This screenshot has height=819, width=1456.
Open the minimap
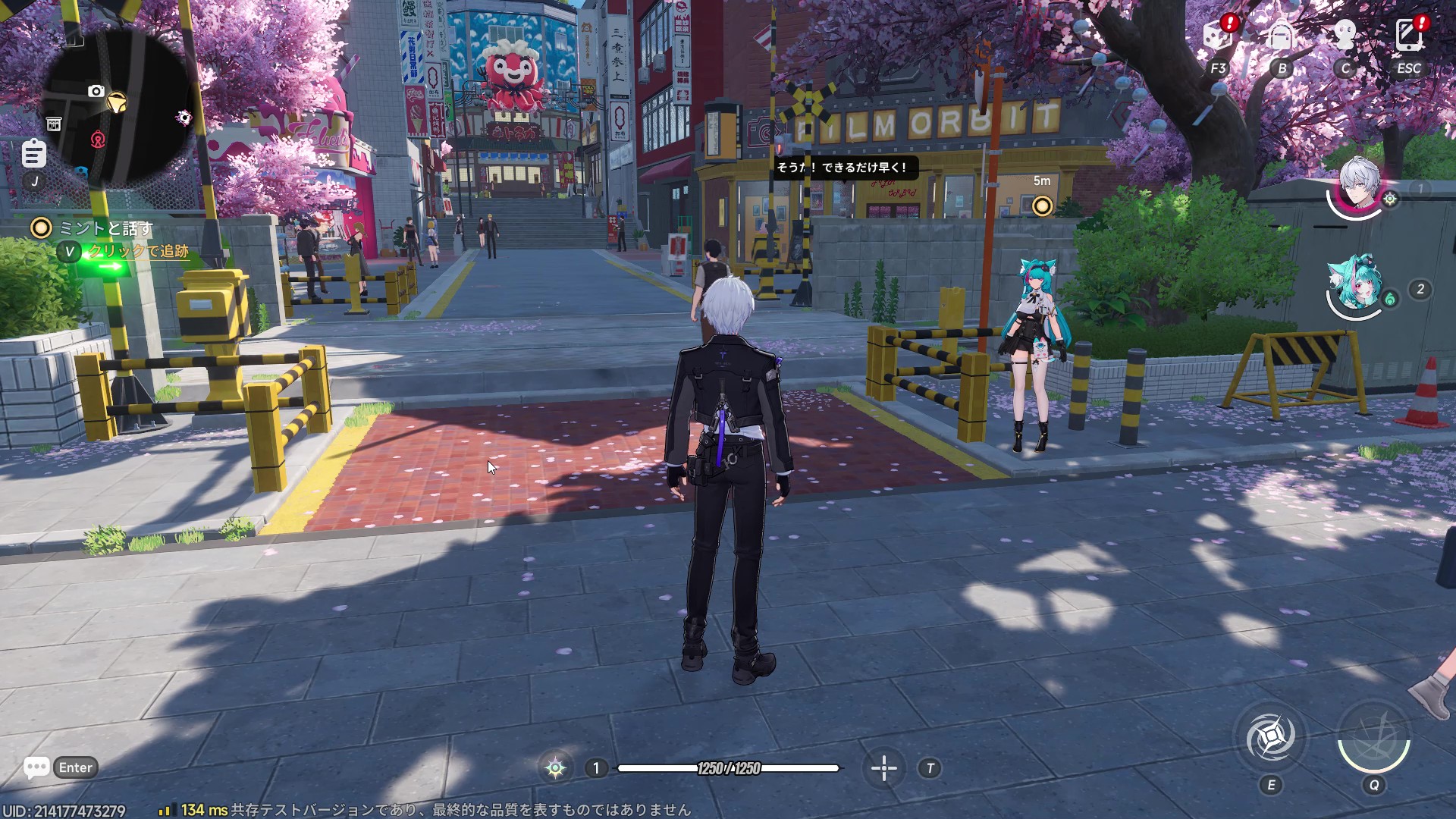[x=118, y=106]
